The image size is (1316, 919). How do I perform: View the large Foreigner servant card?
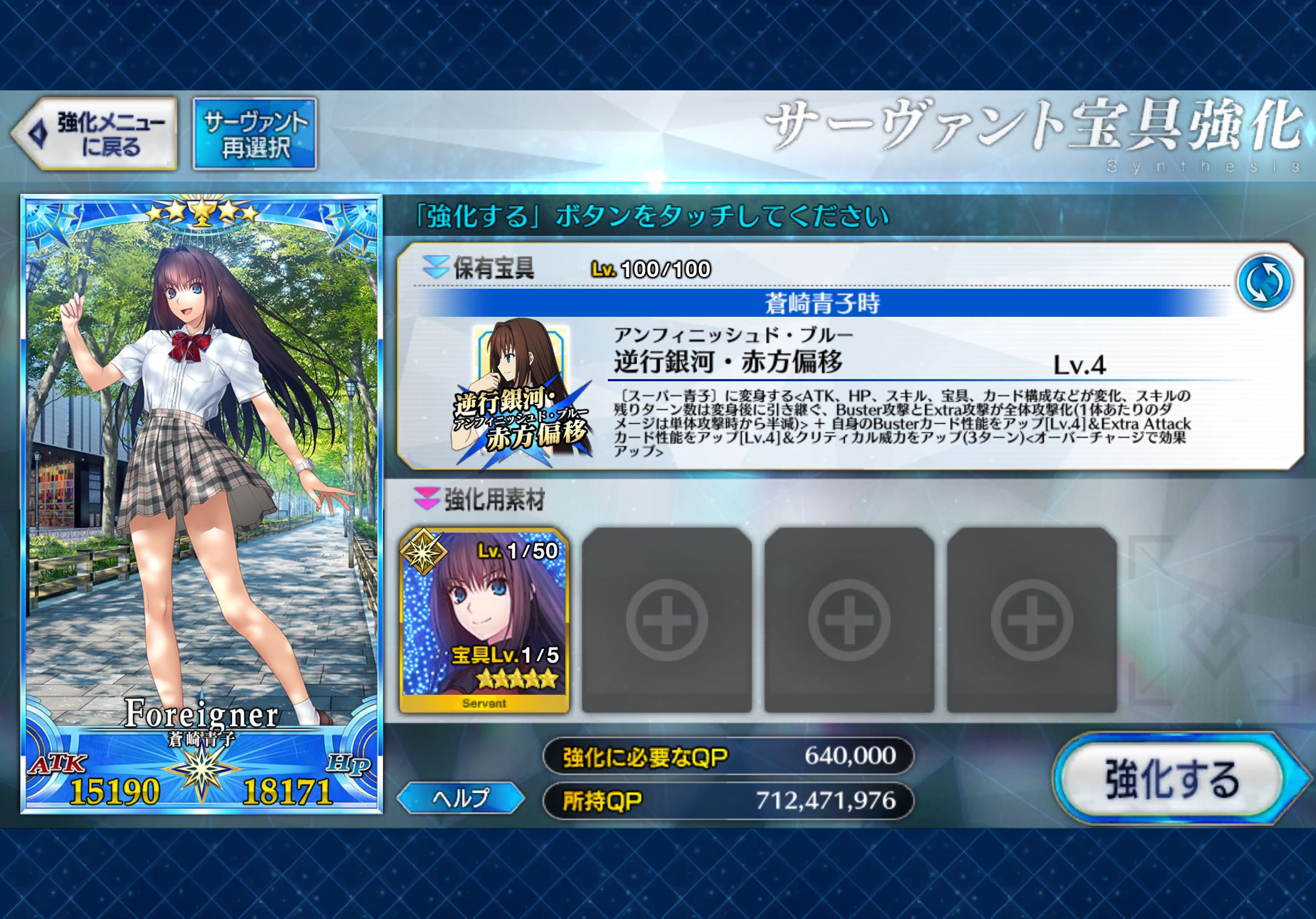[x=201, y=504]
